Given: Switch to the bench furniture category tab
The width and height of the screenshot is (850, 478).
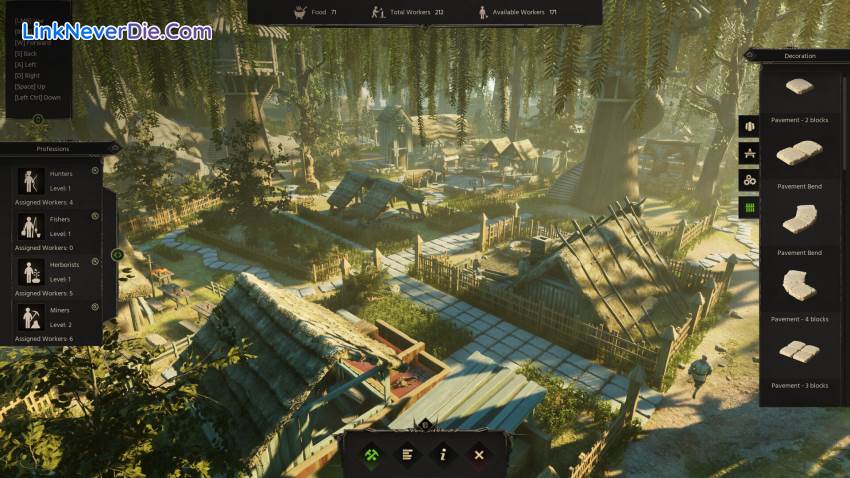Looking at the screenshot, I should coord(749,153).
